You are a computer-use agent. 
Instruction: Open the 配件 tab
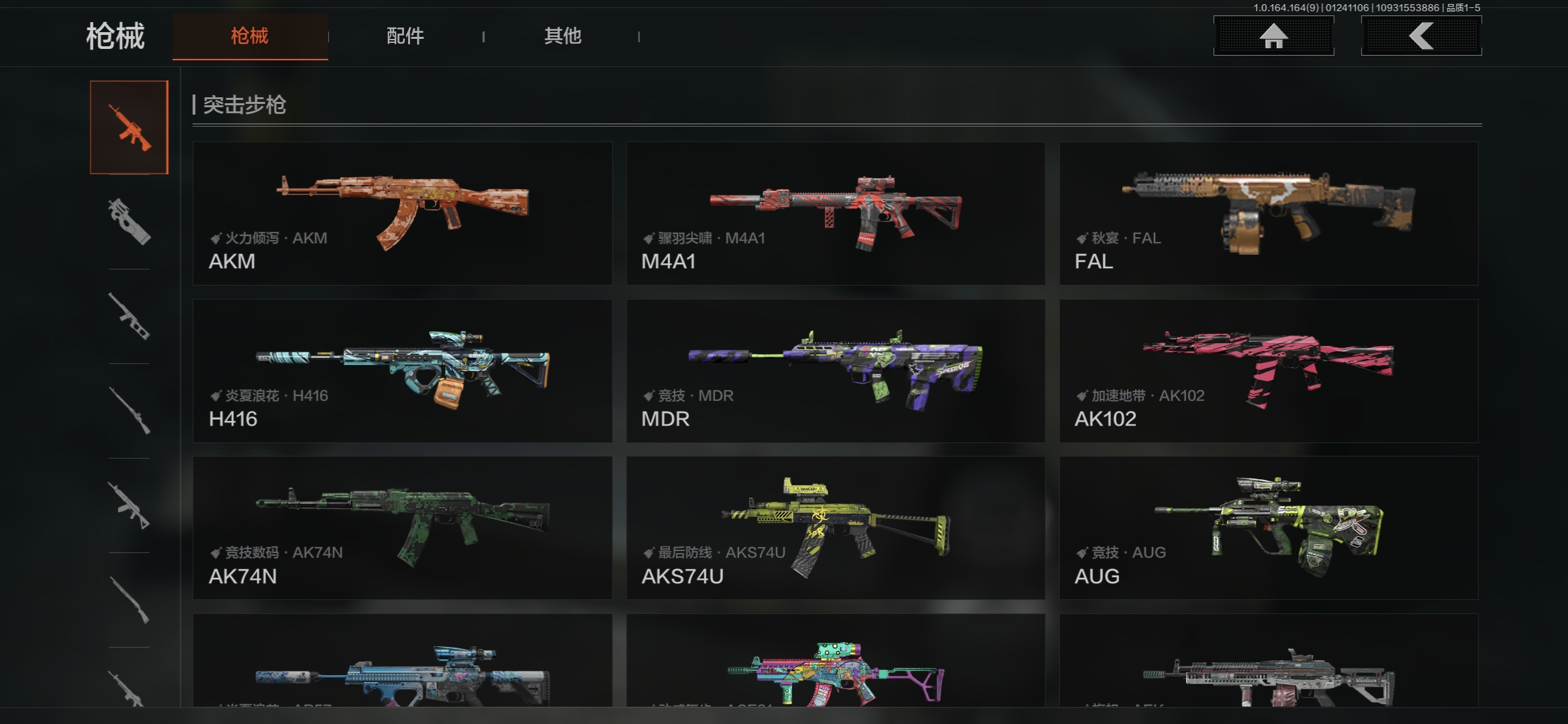(x=405, y=36)
